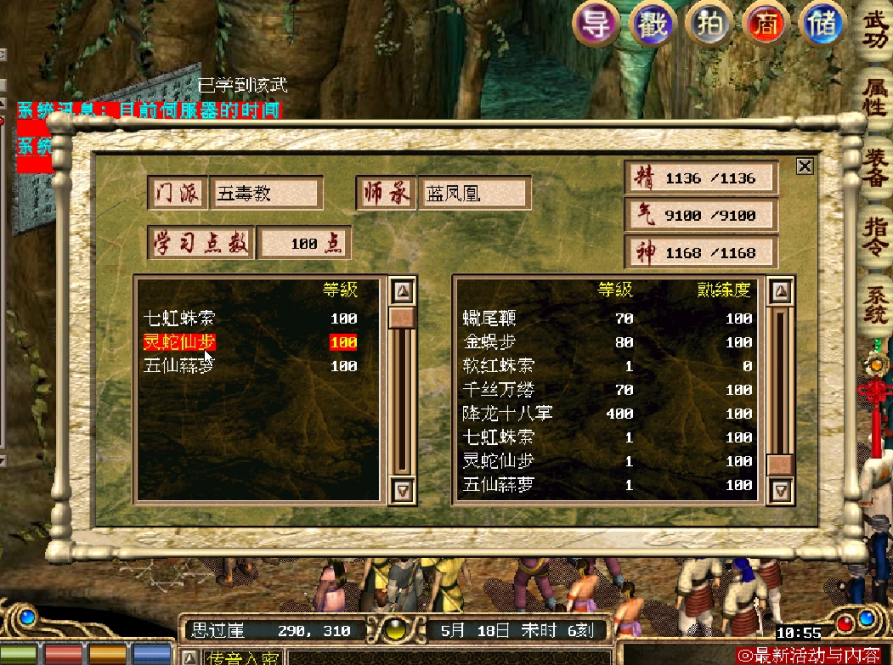The image size is (893, 665).
Task: Select 降龙十八掌 in the learned skills list
Action: pos(508,413)
